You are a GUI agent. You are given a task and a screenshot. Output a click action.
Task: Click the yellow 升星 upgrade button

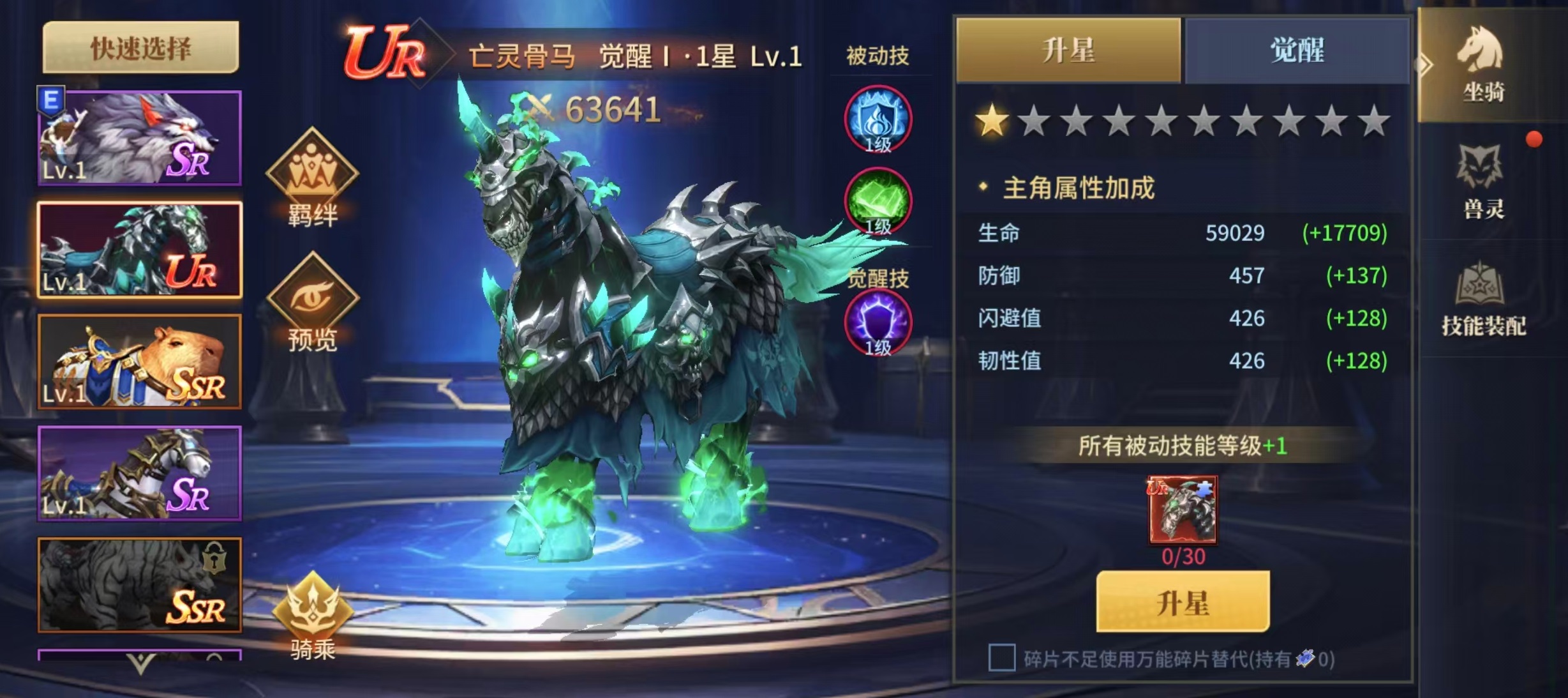1183,602
